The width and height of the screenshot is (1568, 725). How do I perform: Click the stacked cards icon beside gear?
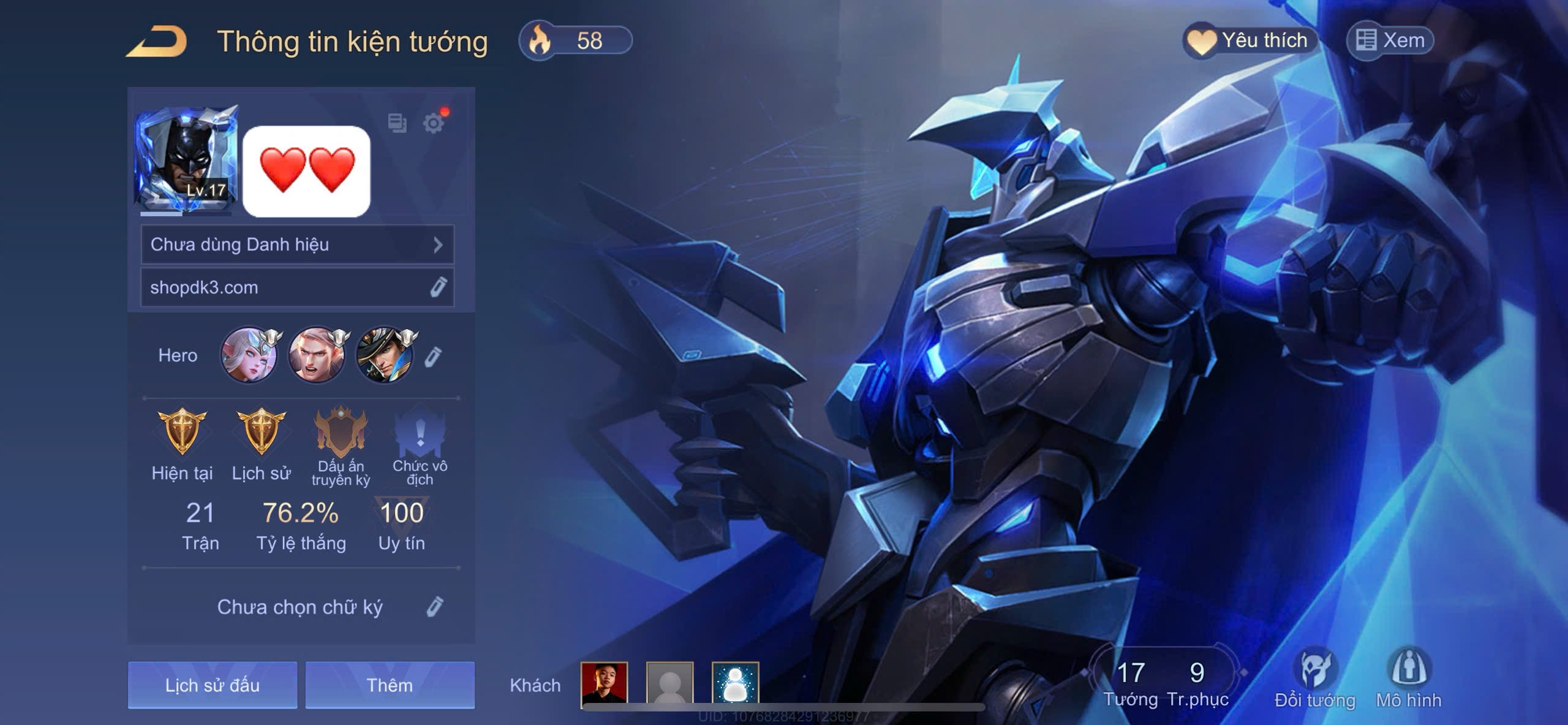(x=397, y=123)
